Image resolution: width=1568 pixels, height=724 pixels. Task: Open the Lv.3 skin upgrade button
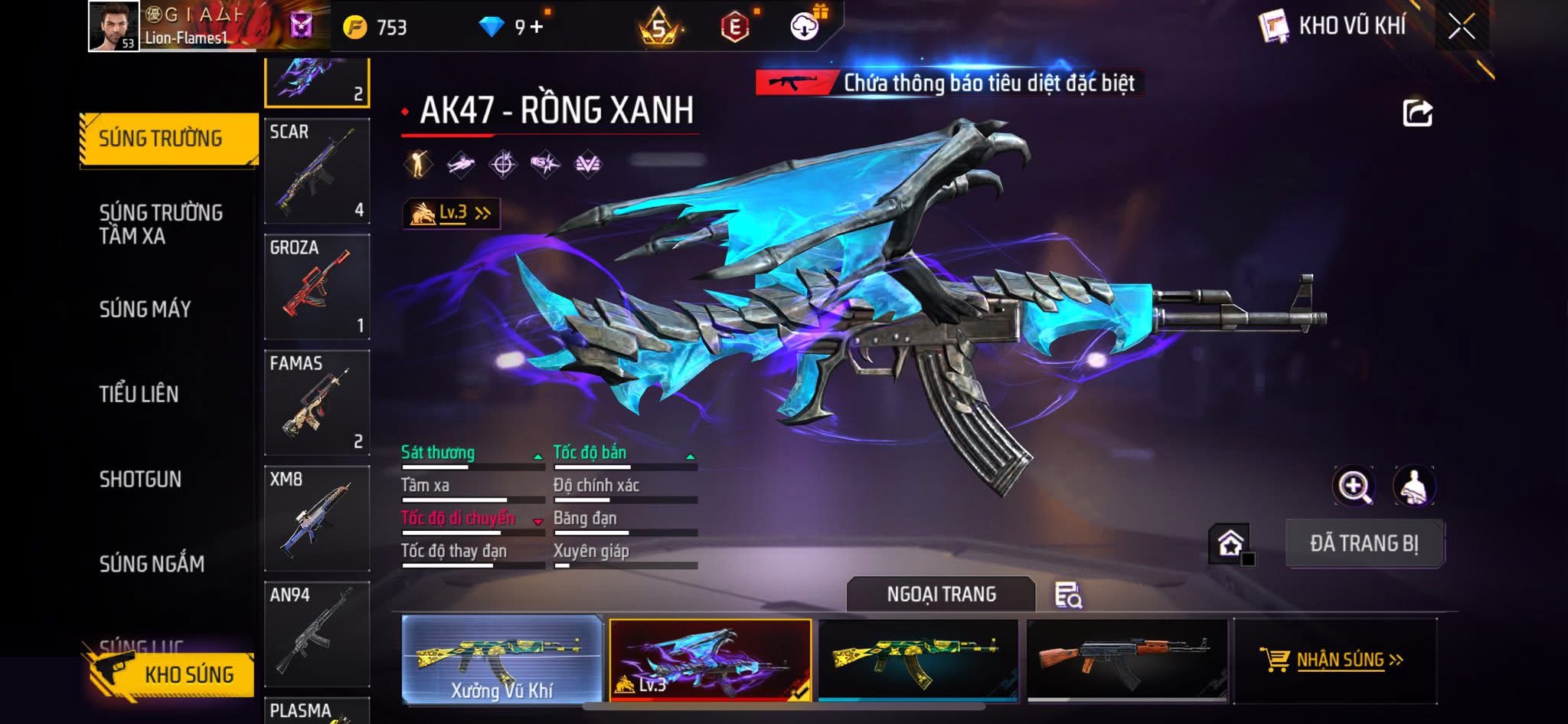click(452, 213)
